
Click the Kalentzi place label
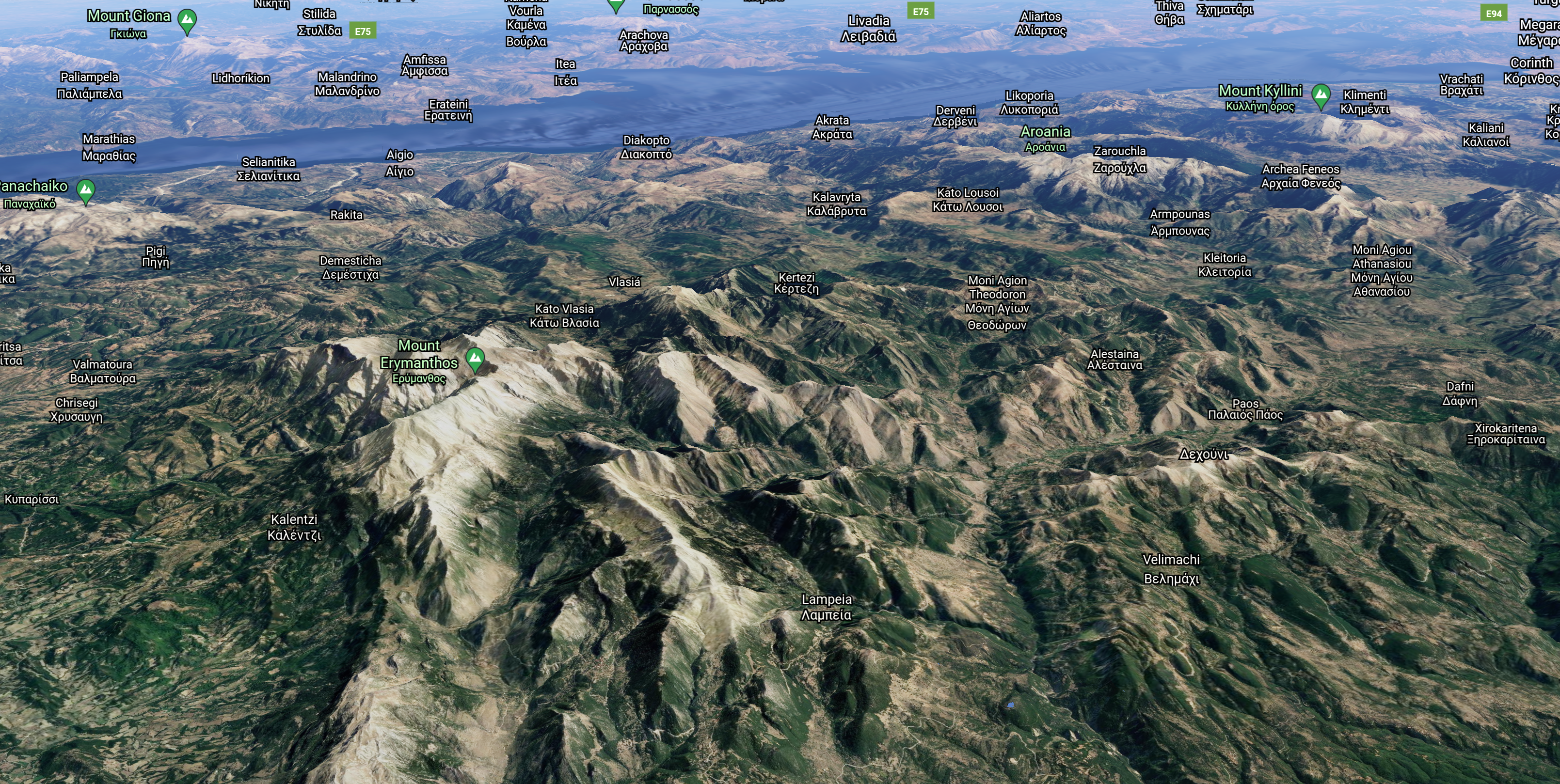point(294,527)
